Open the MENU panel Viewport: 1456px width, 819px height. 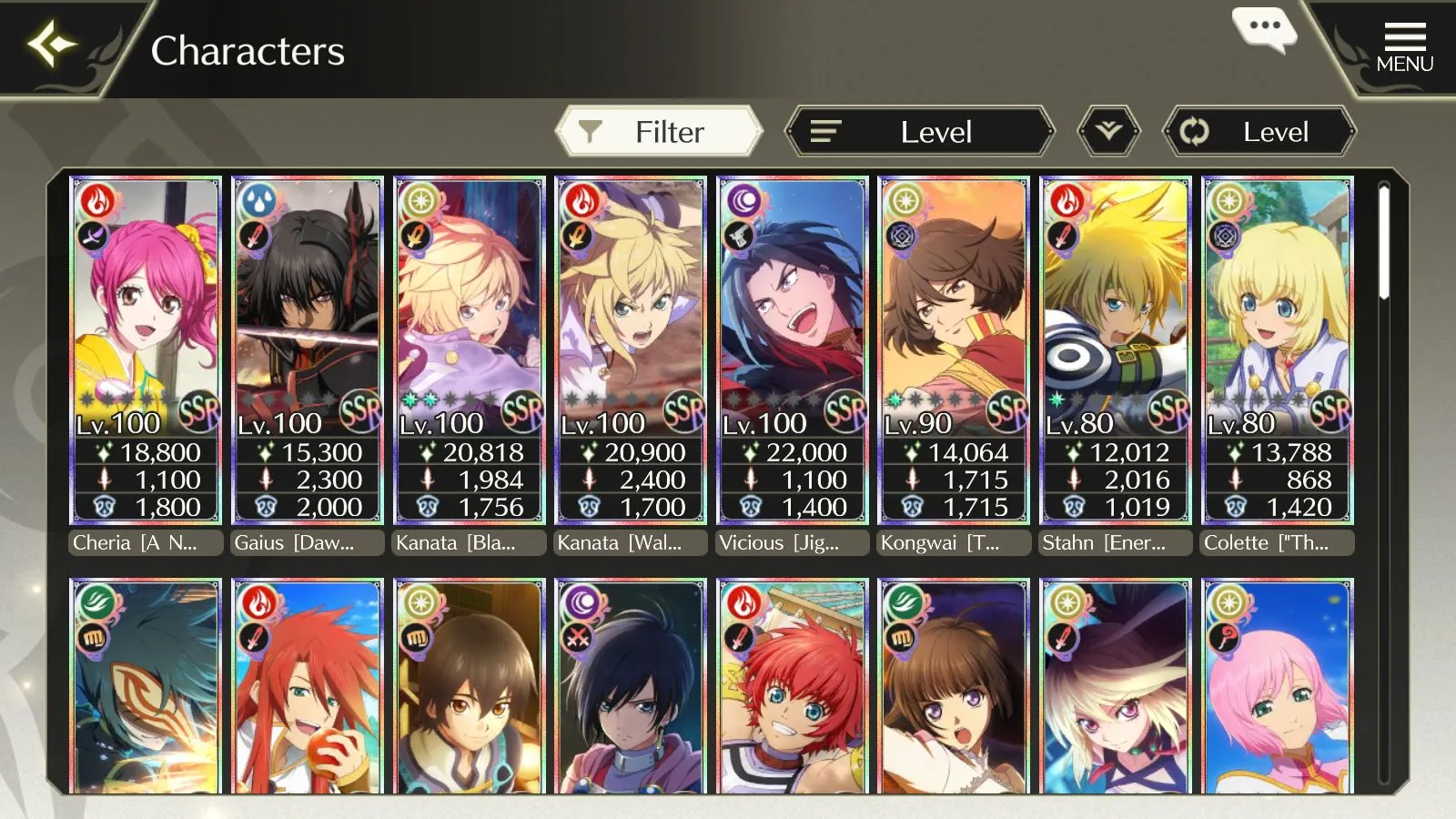[x=1404, y=47]
